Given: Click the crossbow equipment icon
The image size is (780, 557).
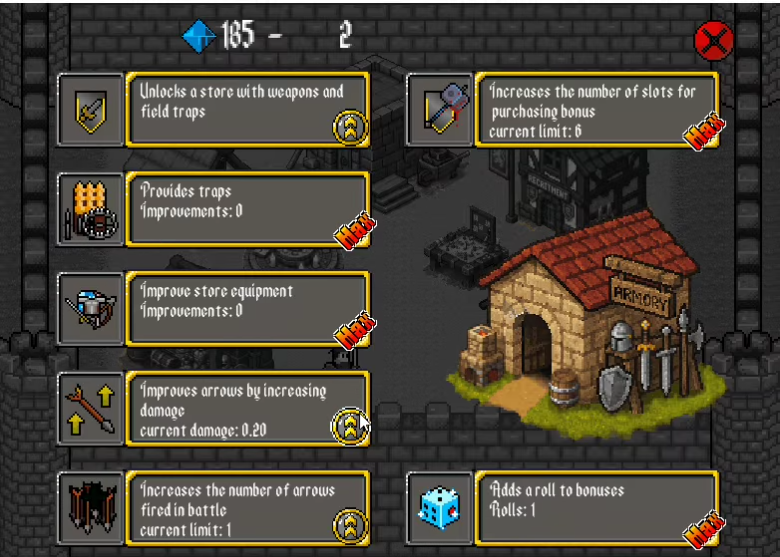Looking at the screenshot, I should click(x=90, y=309).
